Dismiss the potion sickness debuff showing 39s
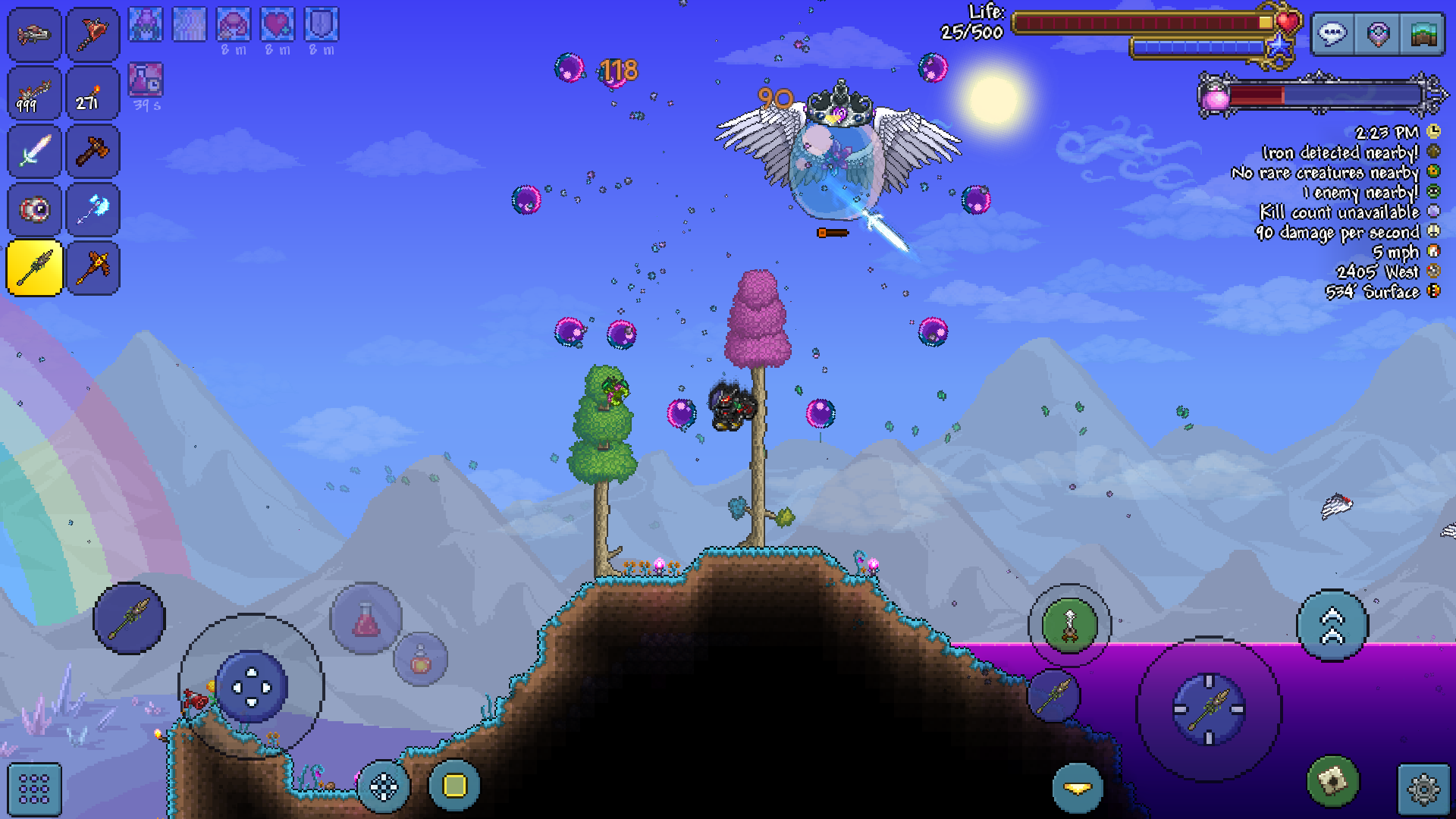Viewport: 1456px width, 819px height. click(x=146, y=80)
